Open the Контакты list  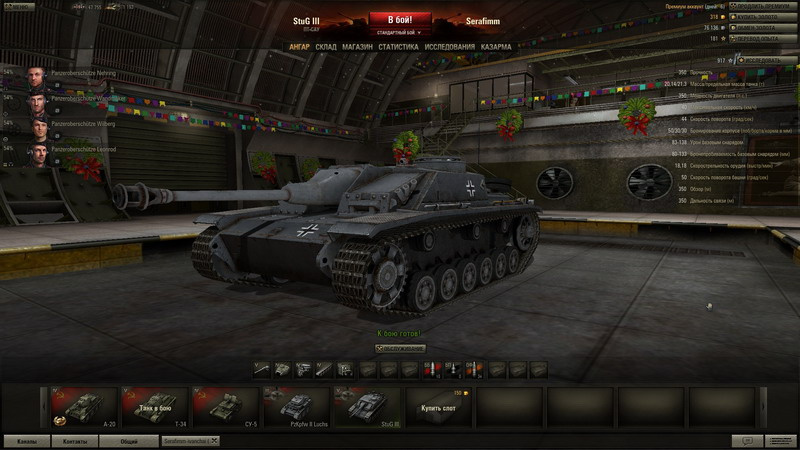pyautogui.click(x=76, y=440)
